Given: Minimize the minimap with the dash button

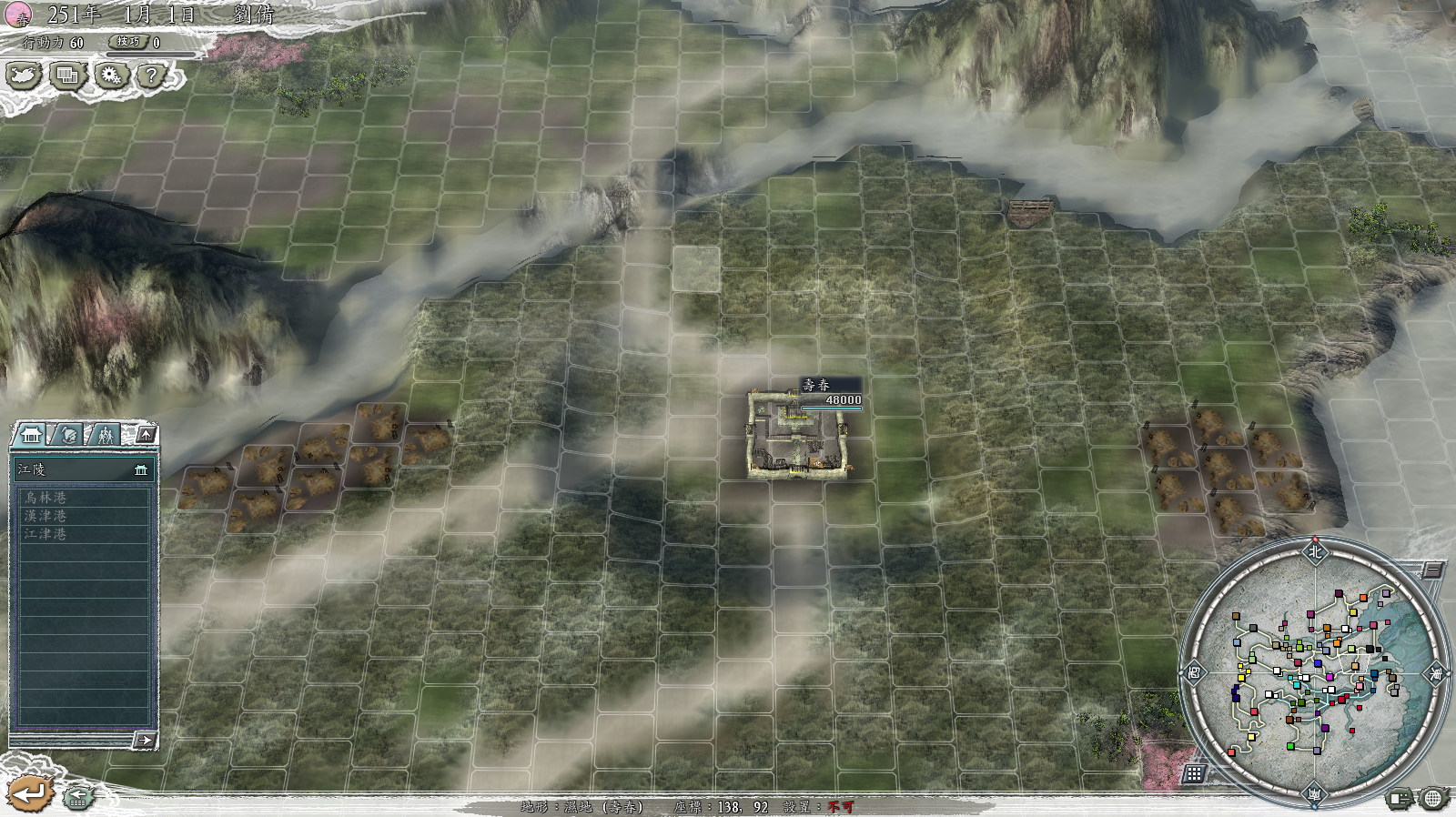Looking at the screenshot, I should click(x=1431, y=570).
